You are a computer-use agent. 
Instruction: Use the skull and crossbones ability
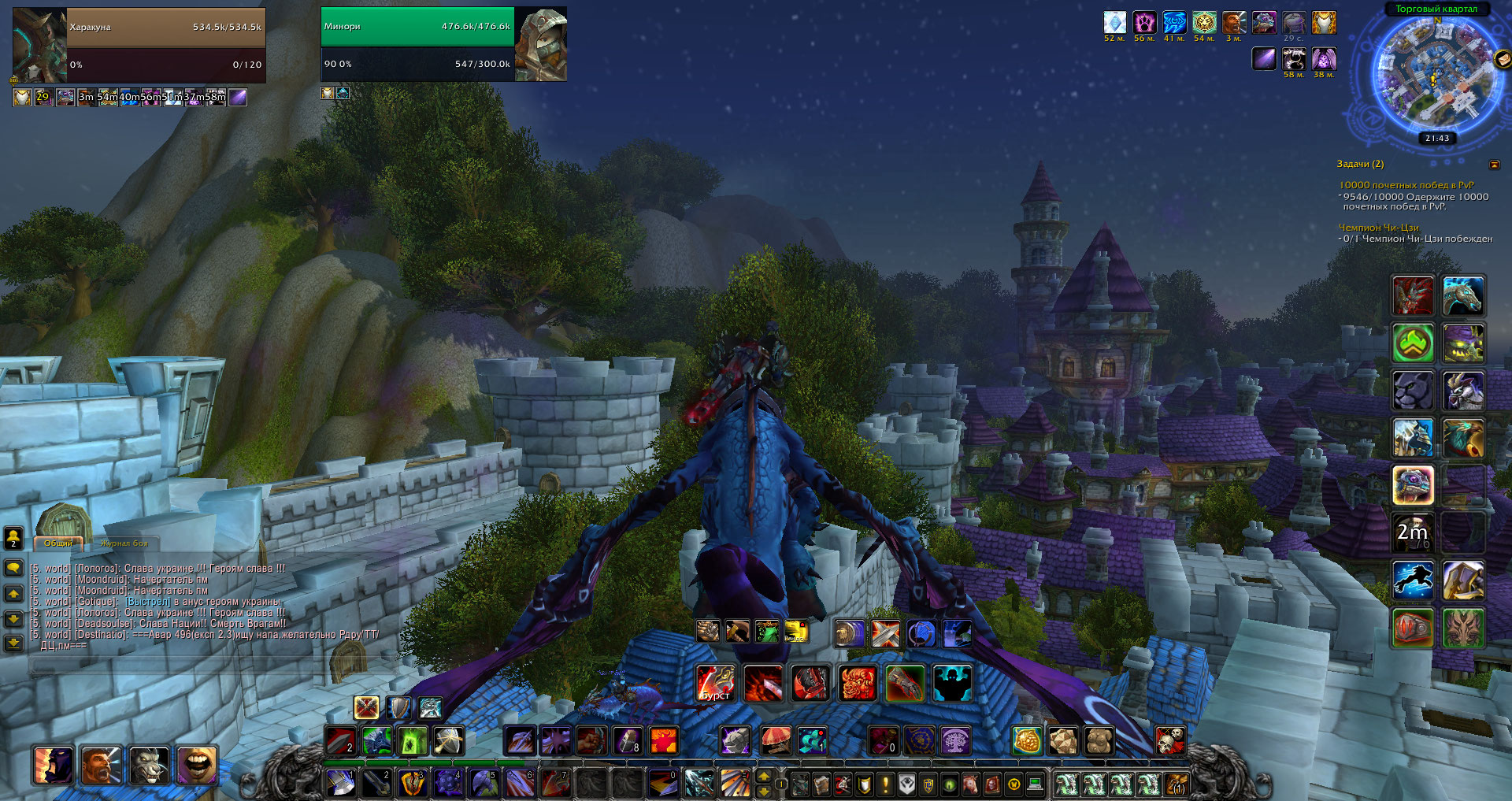1169,741
